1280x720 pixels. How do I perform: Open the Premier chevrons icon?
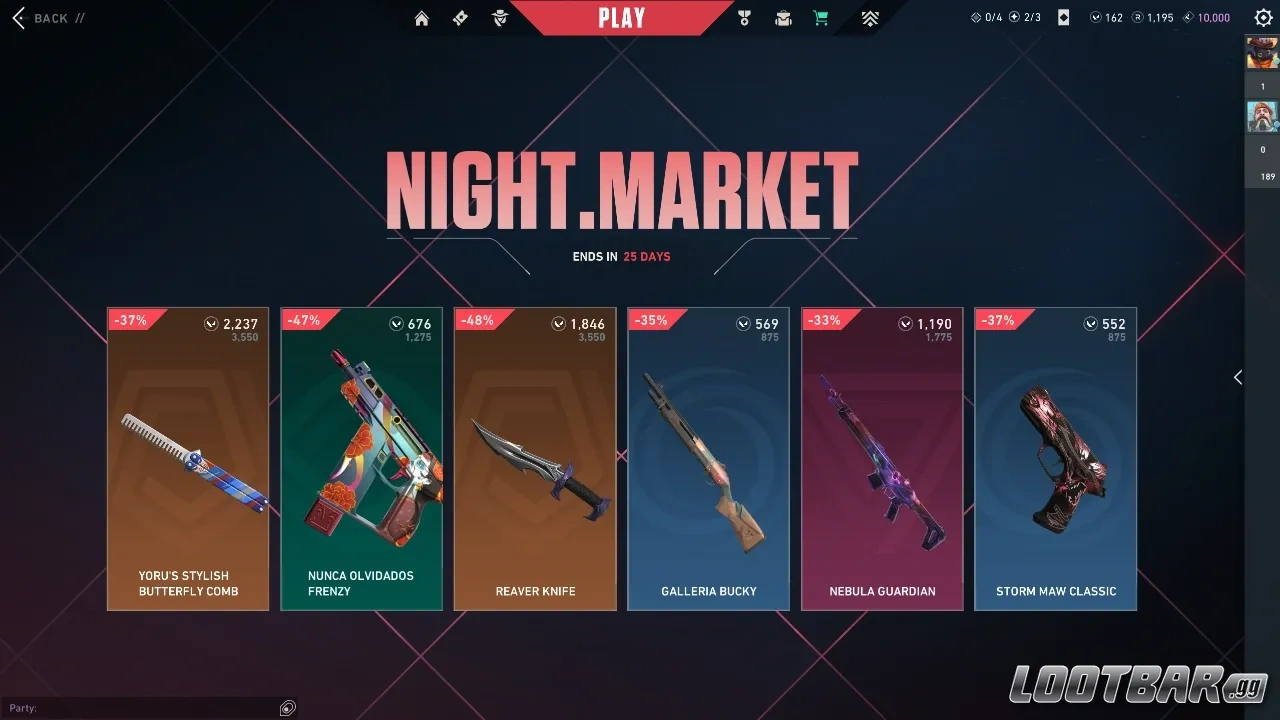point(869,17)
